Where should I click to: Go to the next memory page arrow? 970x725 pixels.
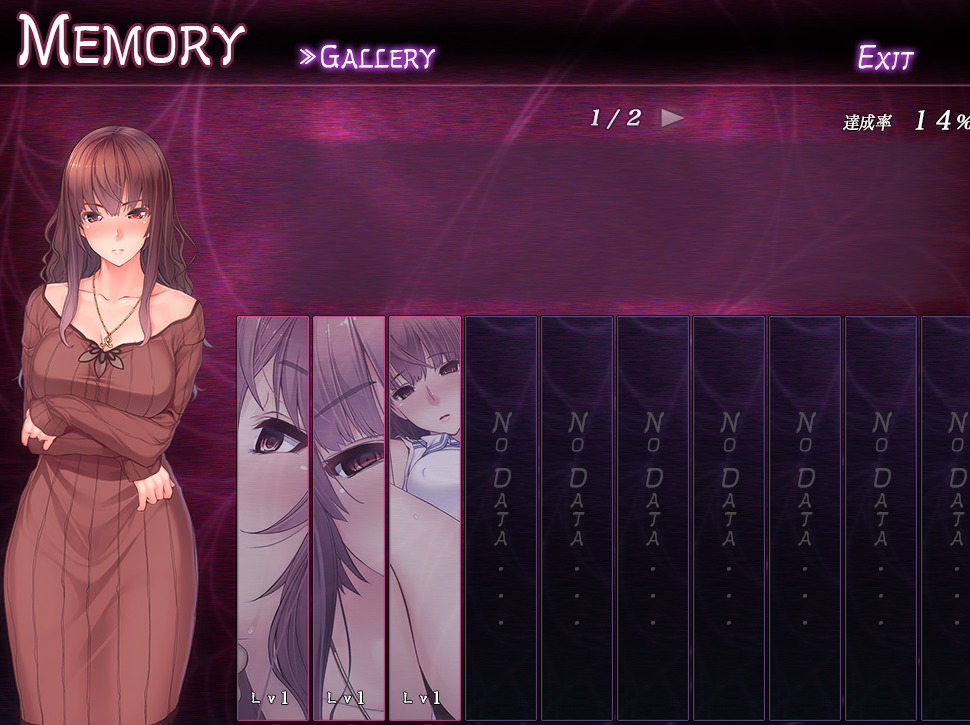click(x=672, y=118)
